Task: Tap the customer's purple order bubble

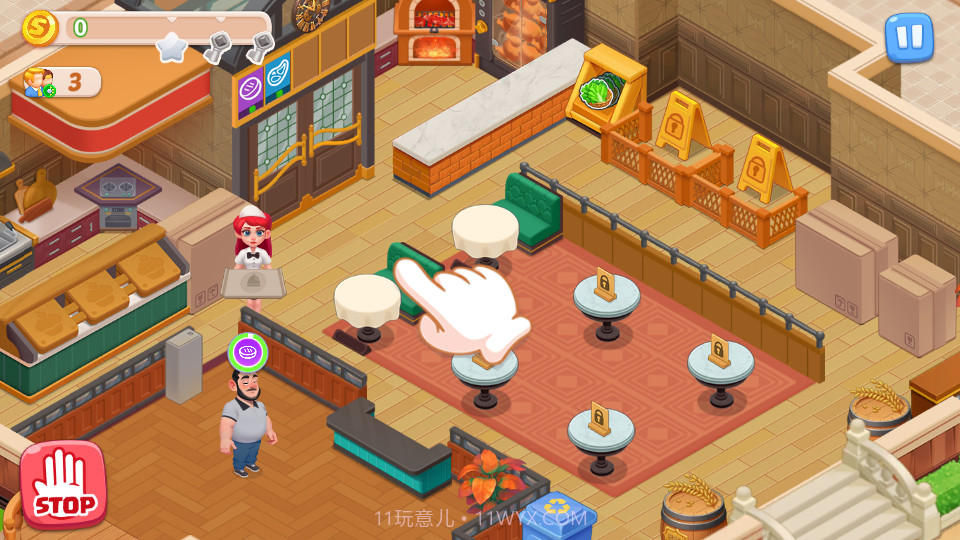Action: click(x=247, y=352)
